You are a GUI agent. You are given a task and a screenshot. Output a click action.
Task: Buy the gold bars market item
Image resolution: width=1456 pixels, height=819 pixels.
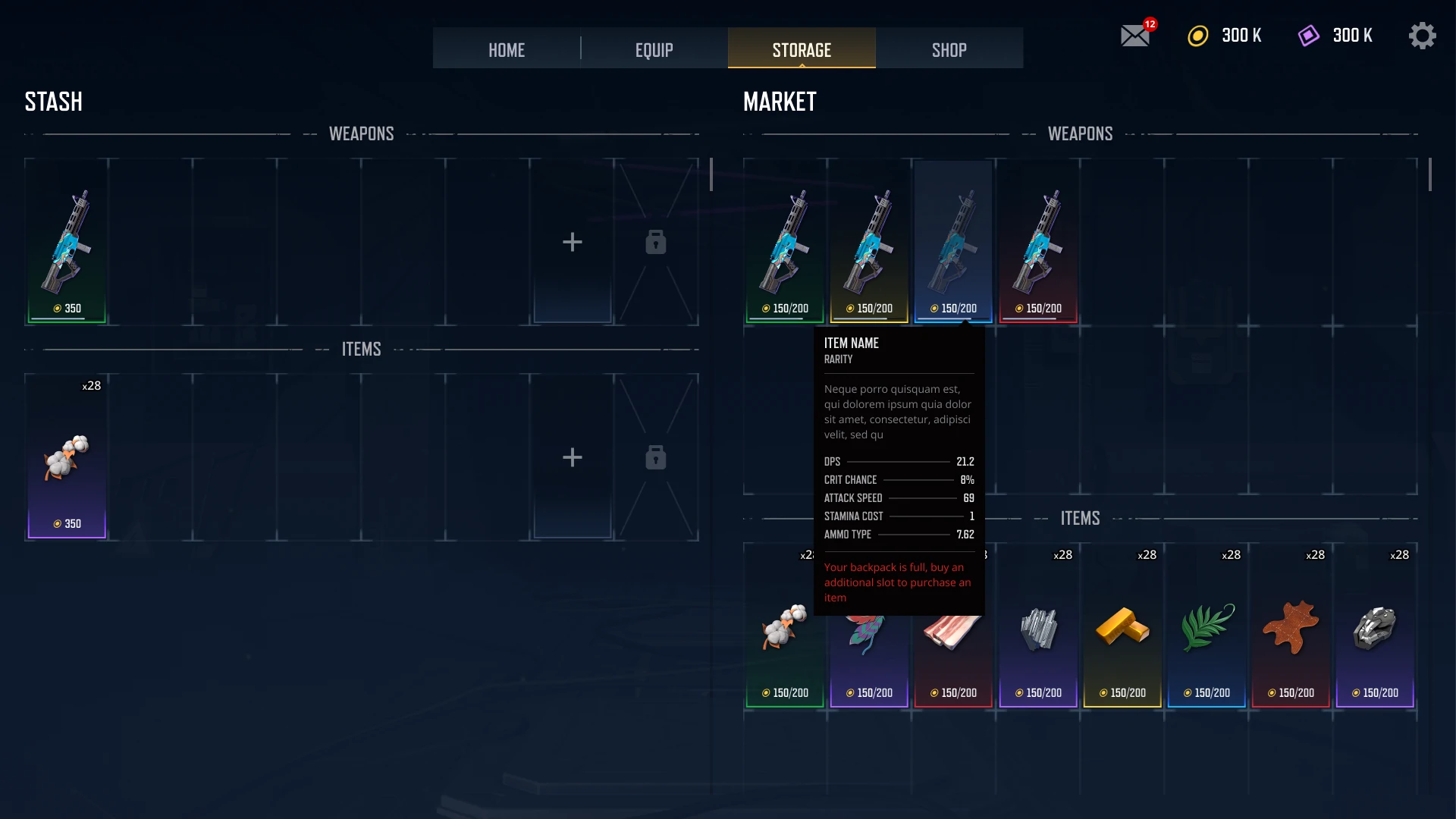coord(1122,629)
